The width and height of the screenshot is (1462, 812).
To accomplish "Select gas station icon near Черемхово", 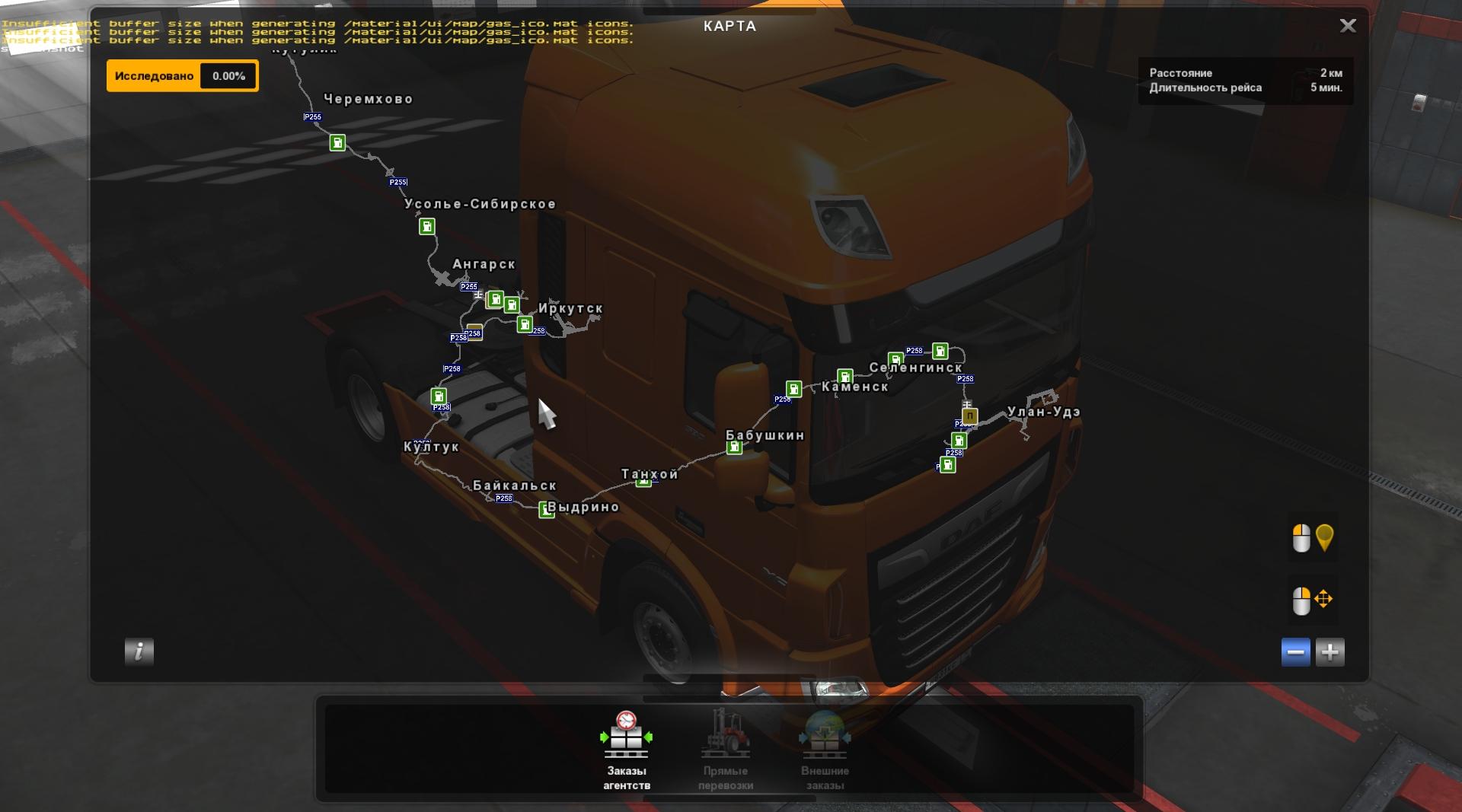I will tap(337, 143).
